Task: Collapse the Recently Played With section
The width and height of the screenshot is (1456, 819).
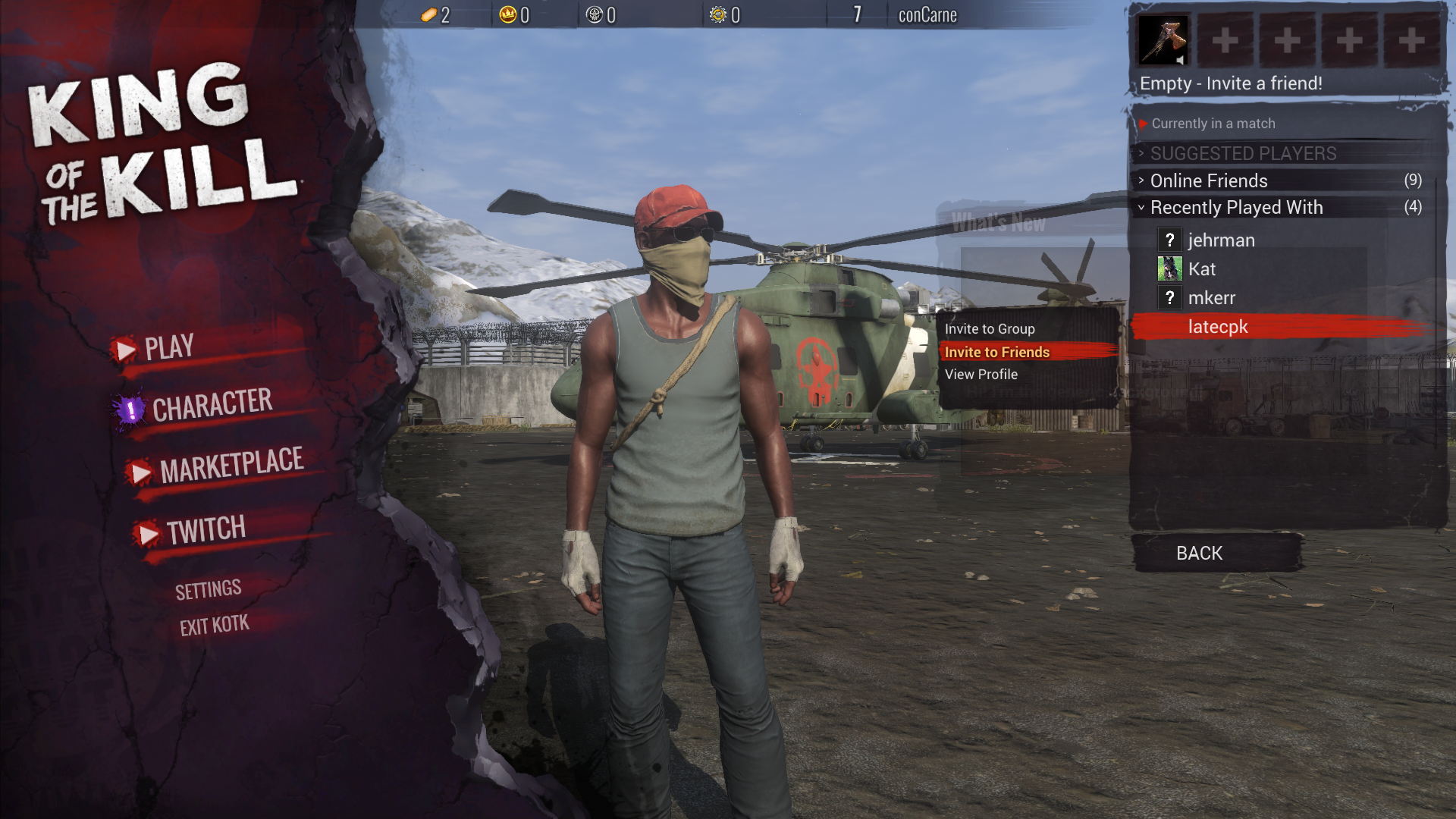Action: click(x=1235, y=207)
